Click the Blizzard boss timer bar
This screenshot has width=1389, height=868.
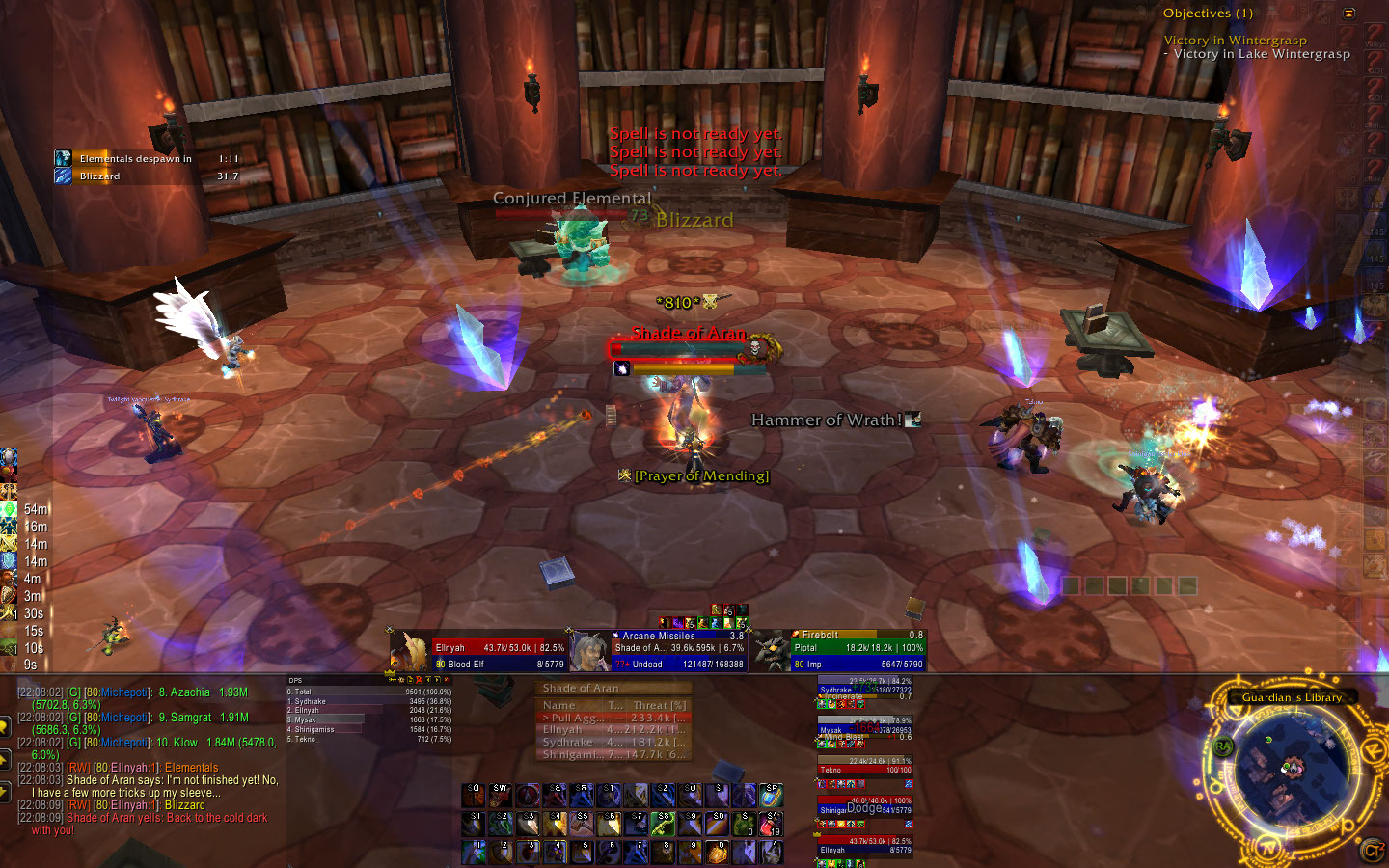pos(147,176)
